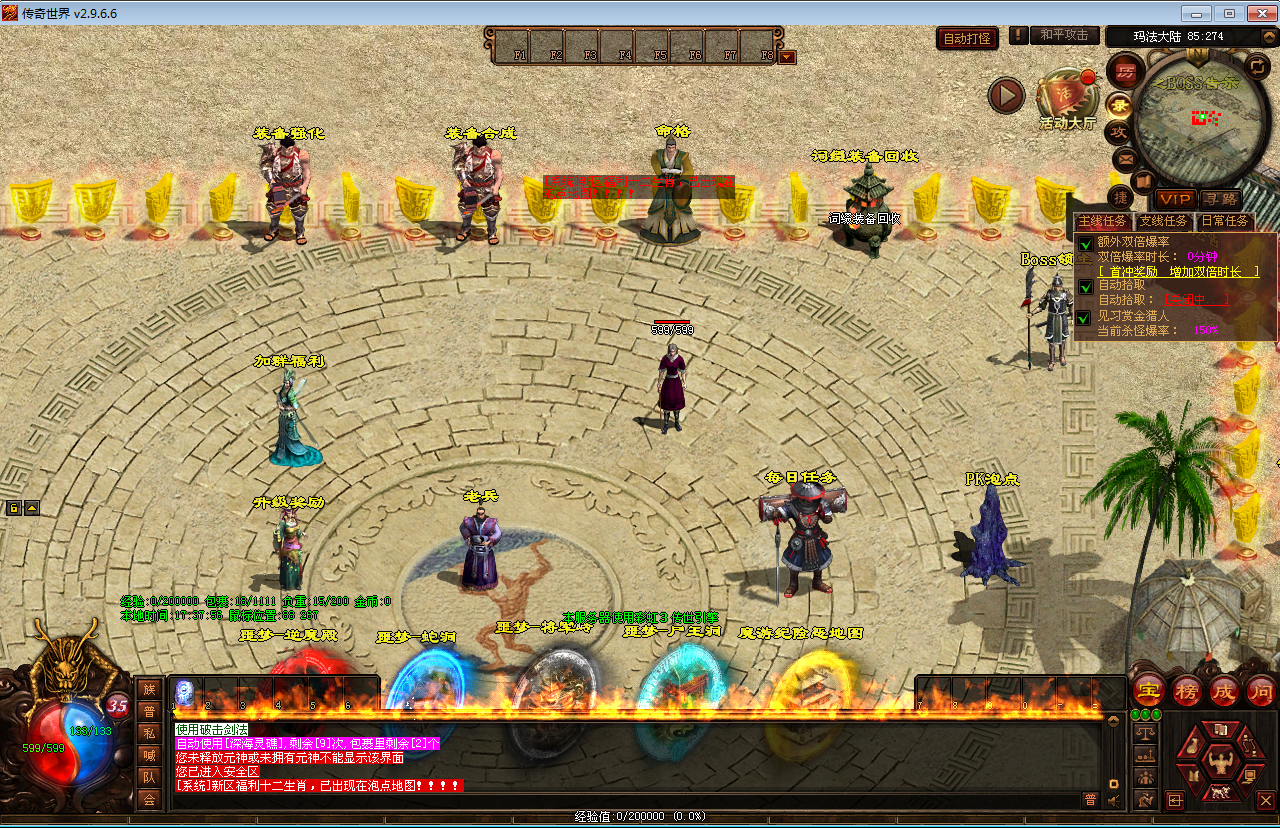Screen dimensions: 1280x828
Task: Switch to the 日常任务 daily quest tab
Action: [x=1225, y=221]
